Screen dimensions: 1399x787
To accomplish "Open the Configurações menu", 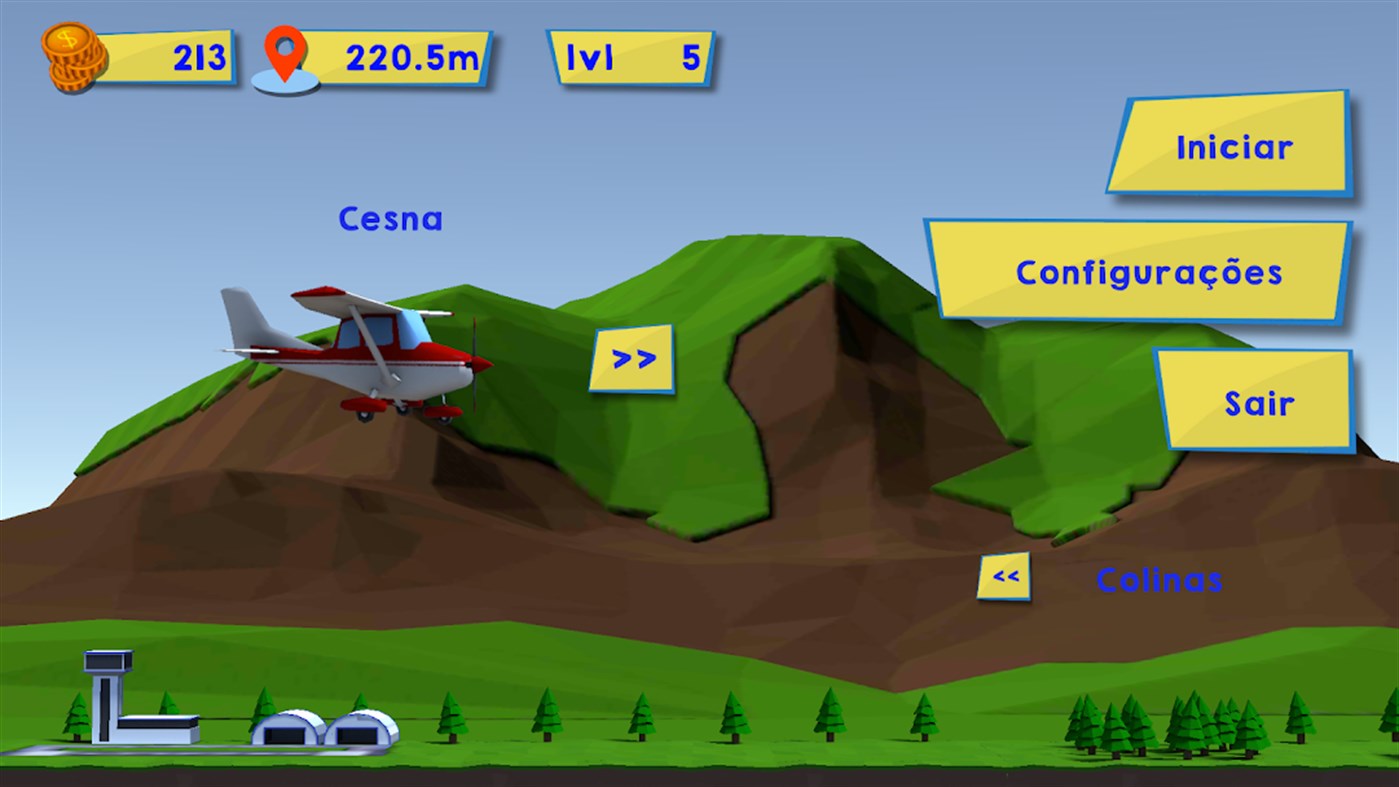I will pyautogui.click(x=1148, y=271).
